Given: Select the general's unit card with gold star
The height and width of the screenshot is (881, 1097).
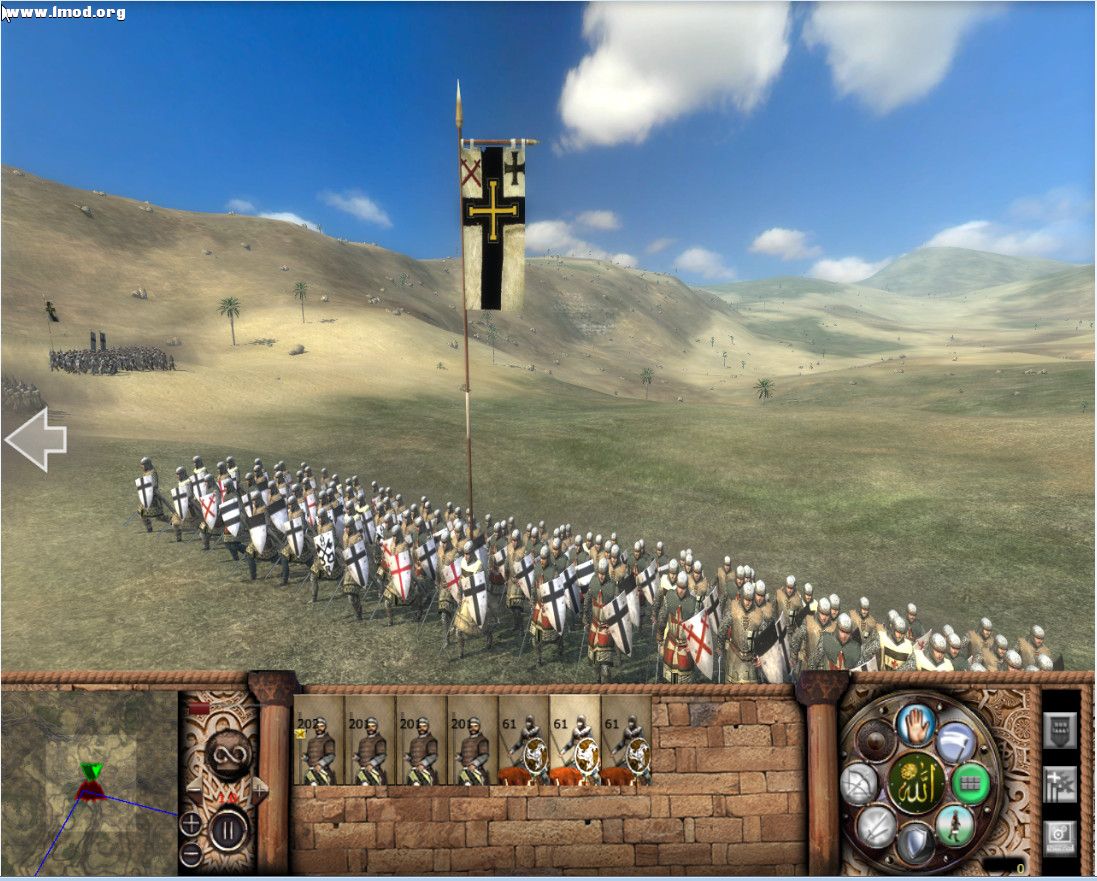Looking at the screenshot, I should [319, 740].
